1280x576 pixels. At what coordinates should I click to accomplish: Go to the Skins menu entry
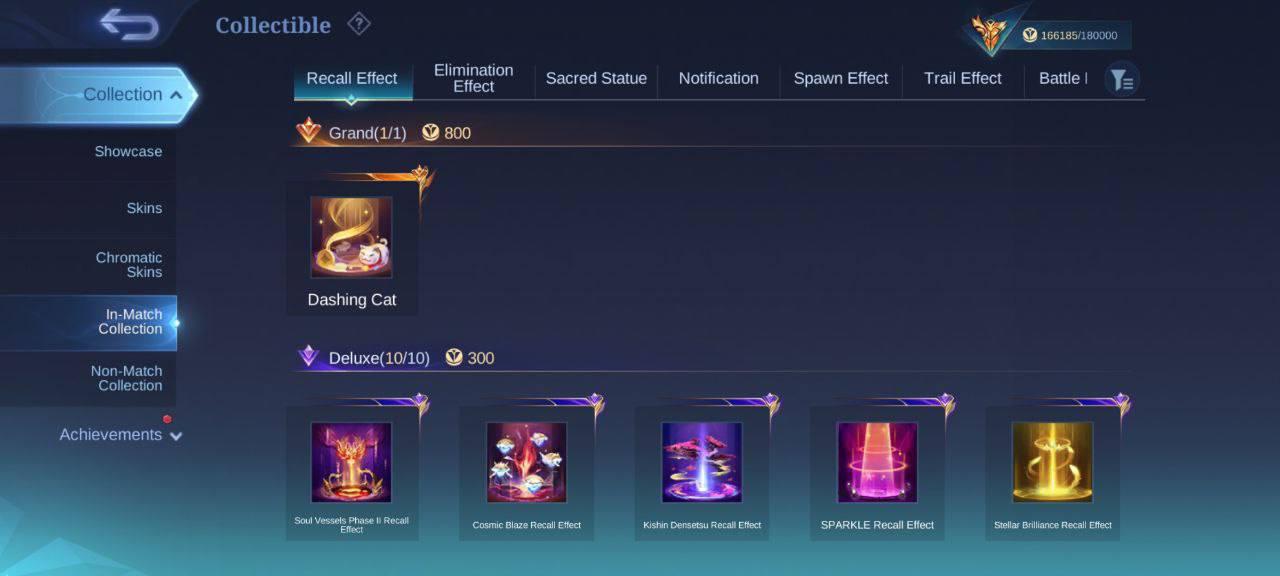tap(144, 208)
